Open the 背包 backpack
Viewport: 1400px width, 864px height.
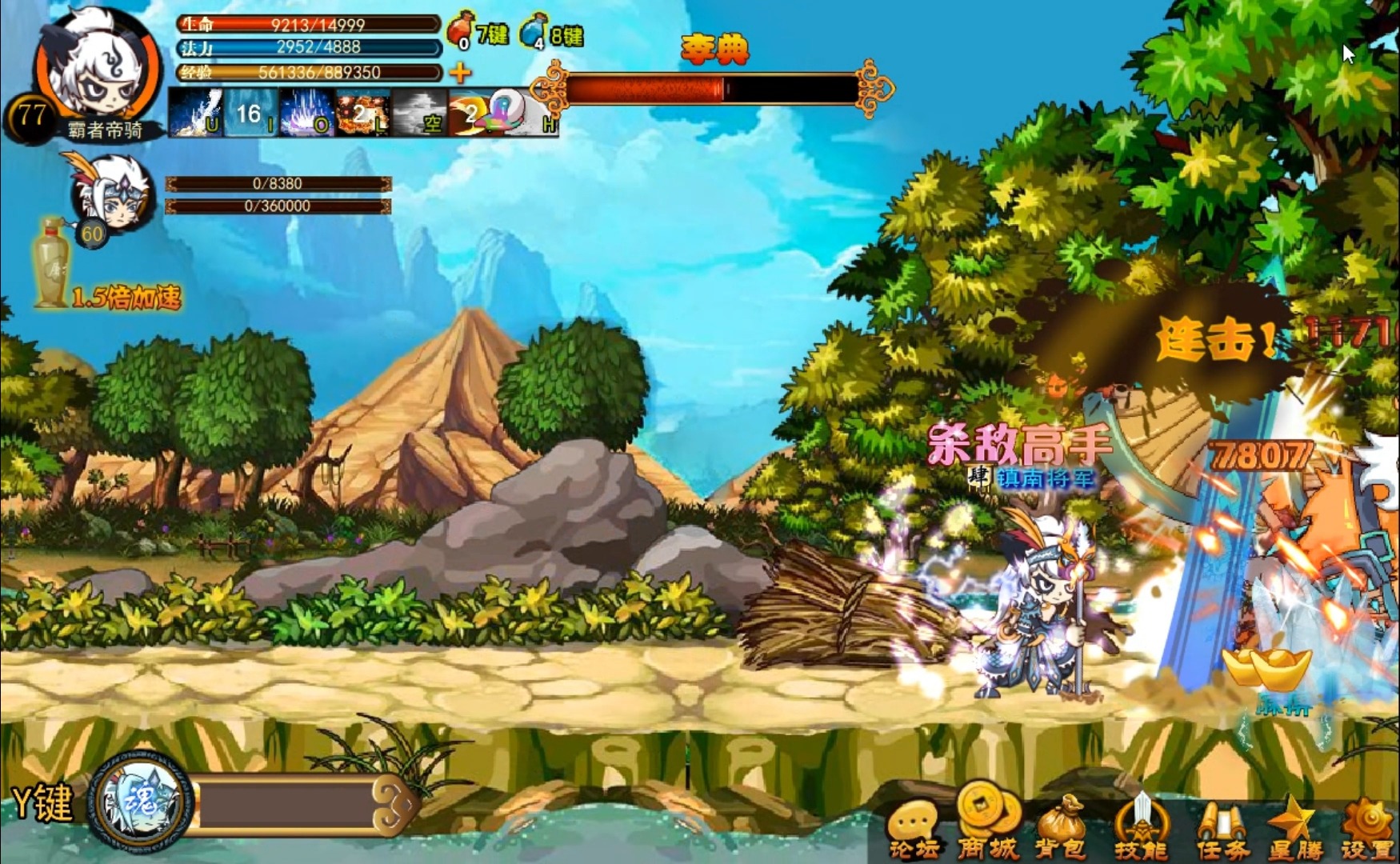coord(1061,828)
